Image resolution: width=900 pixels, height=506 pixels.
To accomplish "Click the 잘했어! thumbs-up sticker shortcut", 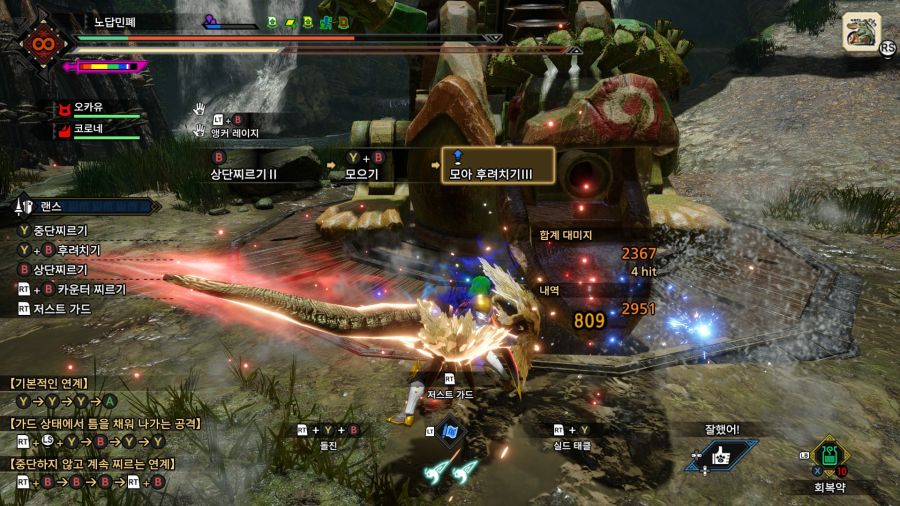I will (x=721, y=455).
